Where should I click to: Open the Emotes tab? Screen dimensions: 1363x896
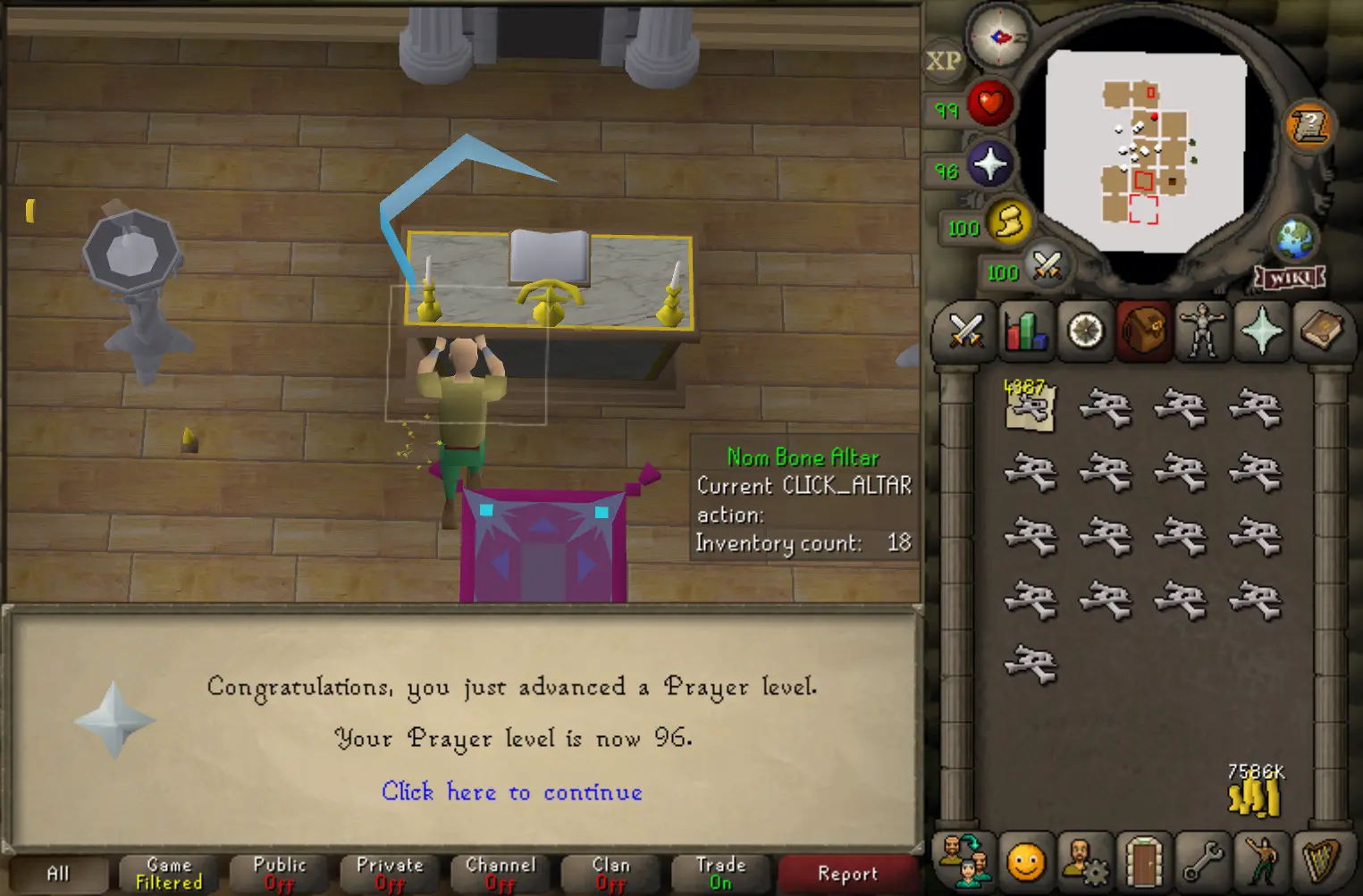pyautogui.click(x=1262, y=860)
